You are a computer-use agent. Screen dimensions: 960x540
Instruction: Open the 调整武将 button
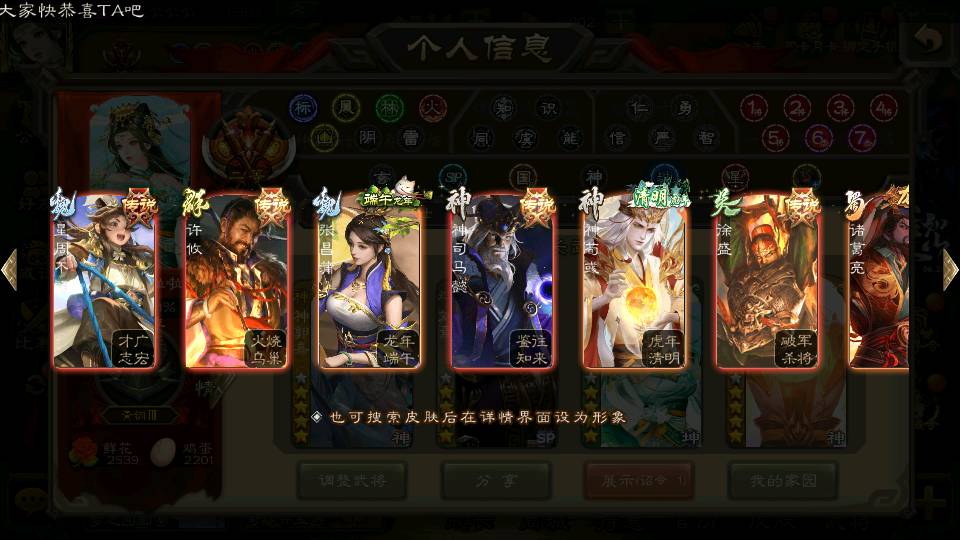coord(351,481)
